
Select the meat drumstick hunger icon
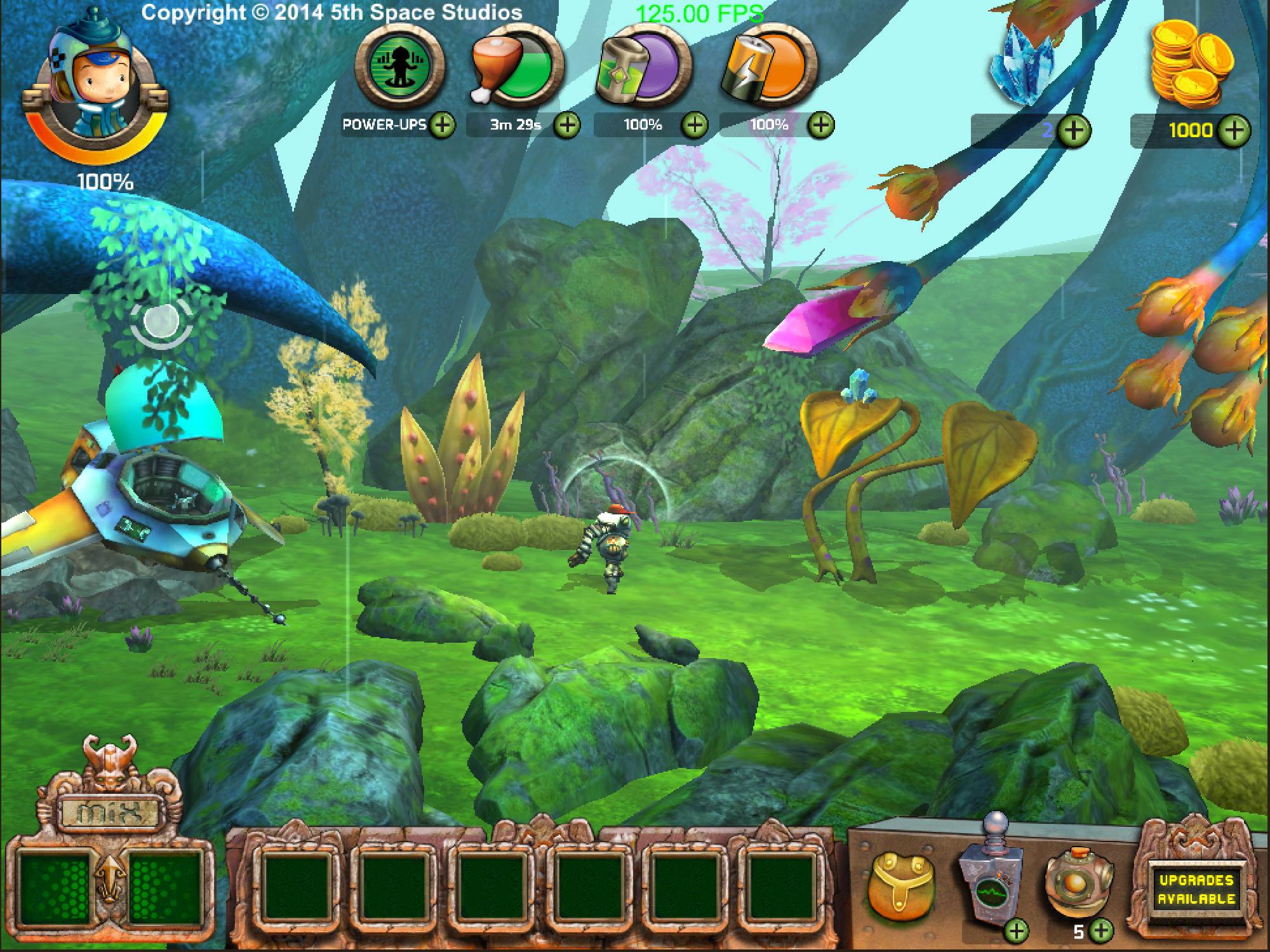tap(518, 68)
